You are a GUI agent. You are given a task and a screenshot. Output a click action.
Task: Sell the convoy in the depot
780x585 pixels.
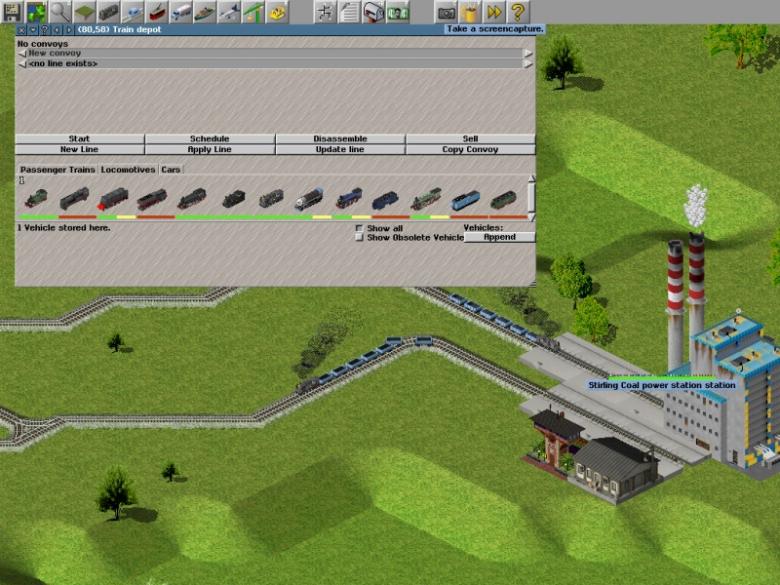(x=470, y=139)
